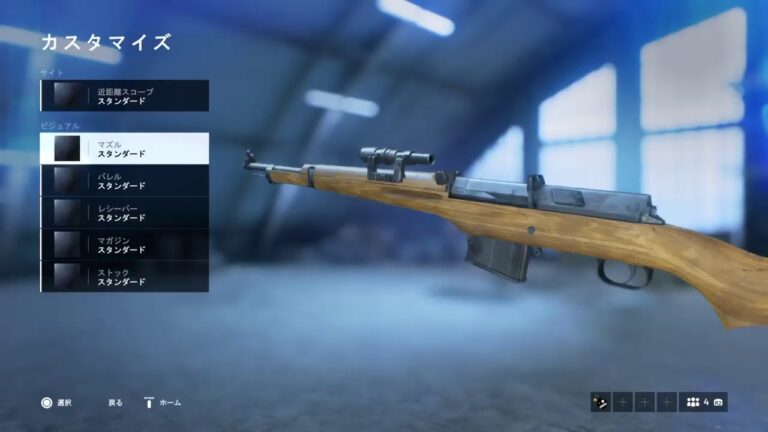The width and height of the screenshot is (768, 432).
Task: Open the バレル skin option
Action: [x=125, y=181]
